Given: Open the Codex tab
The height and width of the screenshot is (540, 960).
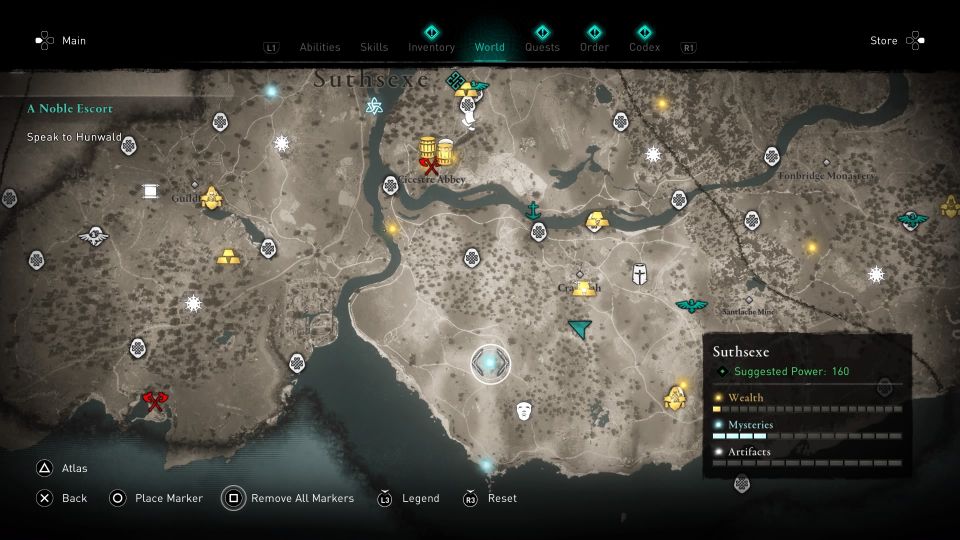Looking at the screenshot, I should coord(644,47).
